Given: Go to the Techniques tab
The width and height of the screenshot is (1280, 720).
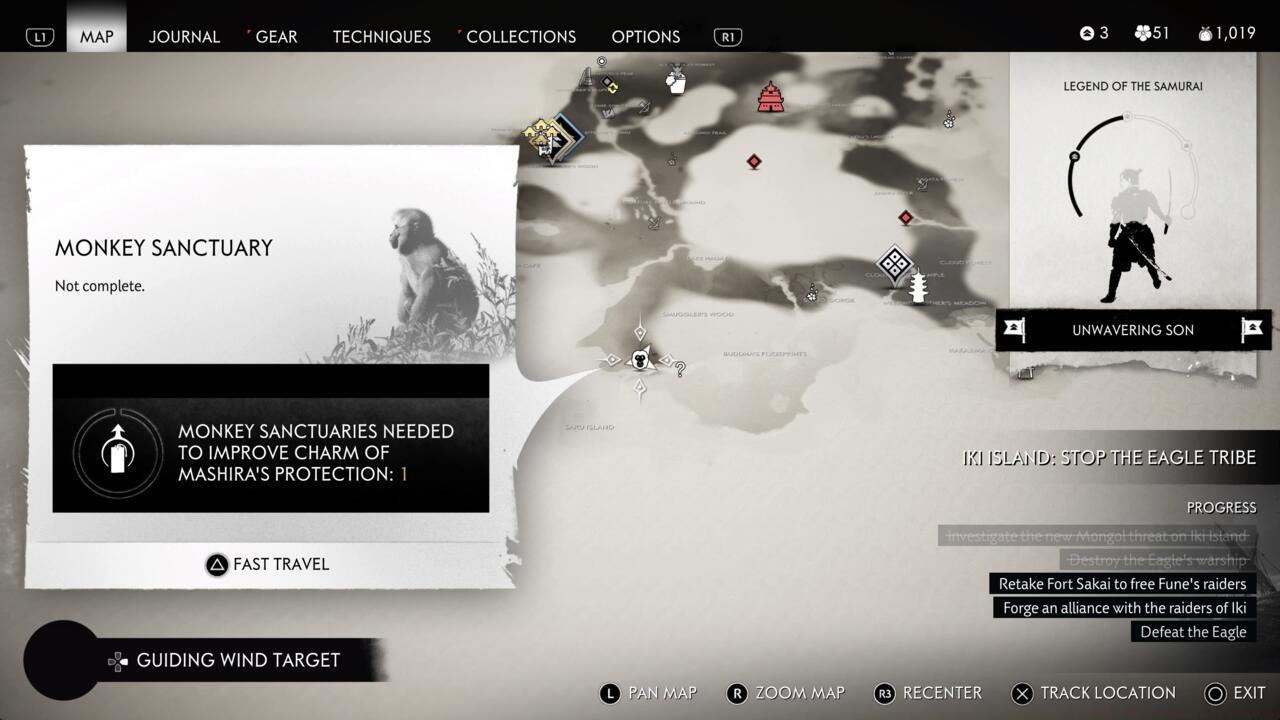Looking at the screenshot, I should 381,36.
